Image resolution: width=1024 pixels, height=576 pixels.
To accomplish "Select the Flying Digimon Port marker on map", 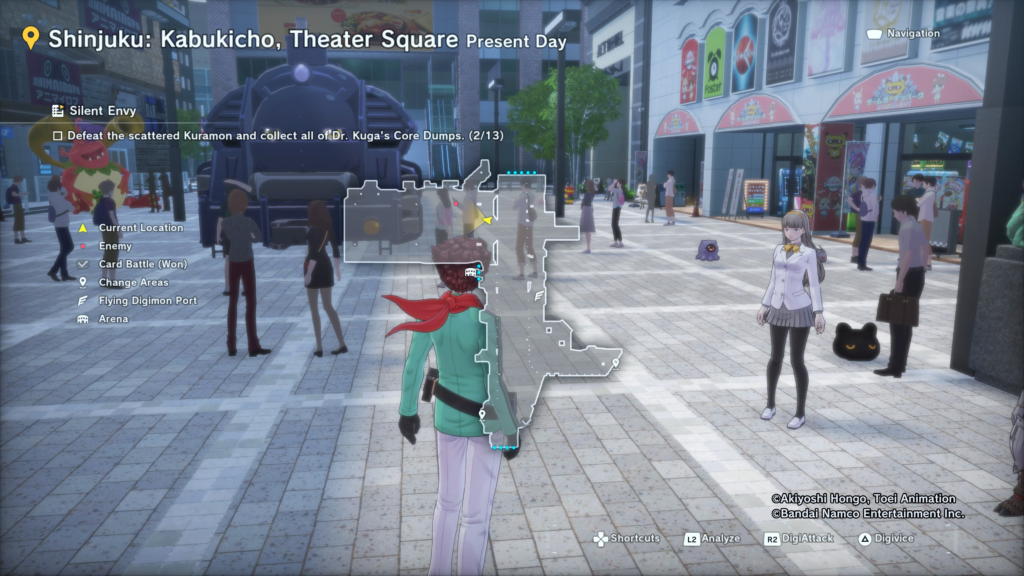I will coord(539,296).
